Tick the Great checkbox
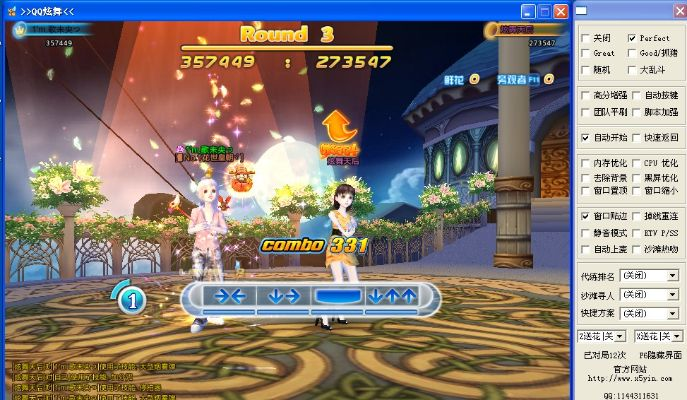Image resolution: width=687 pixels, height=400 pixels. 585,54
